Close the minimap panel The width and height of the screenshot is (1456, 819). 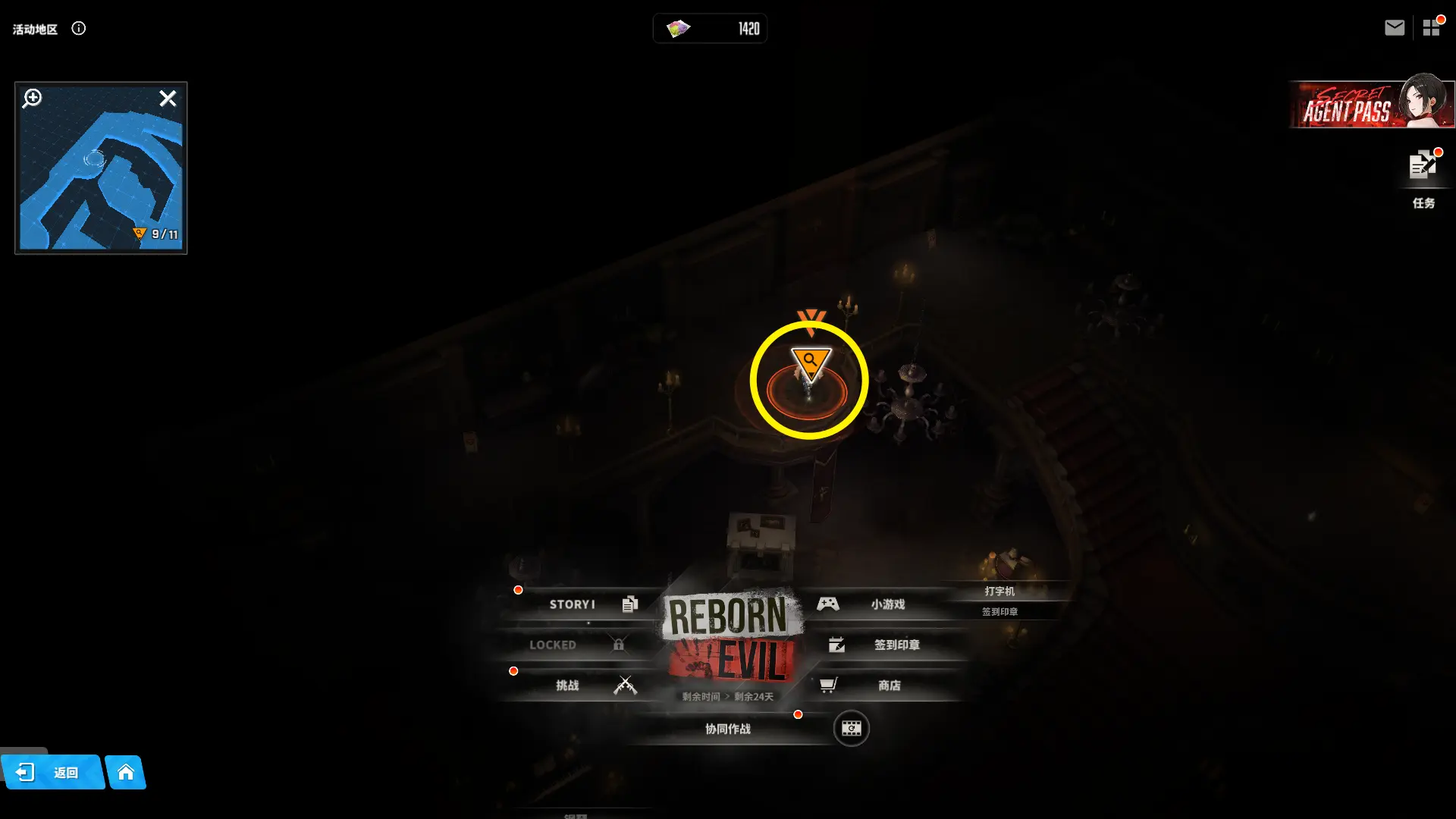click(168, 99)
